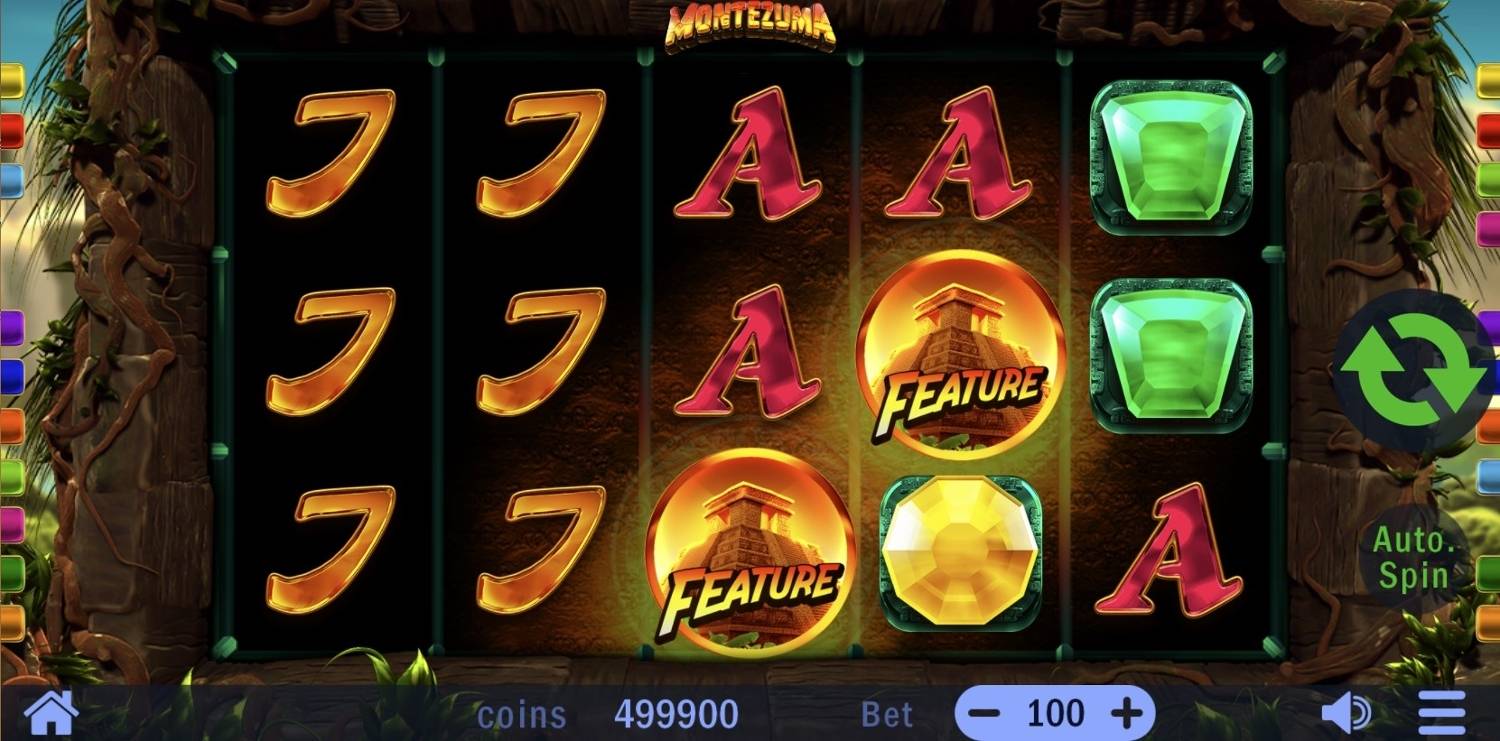Activate the Auto. Spin button
The width and height of the screenshot is (1500, 741).
tap(1411, 559)
